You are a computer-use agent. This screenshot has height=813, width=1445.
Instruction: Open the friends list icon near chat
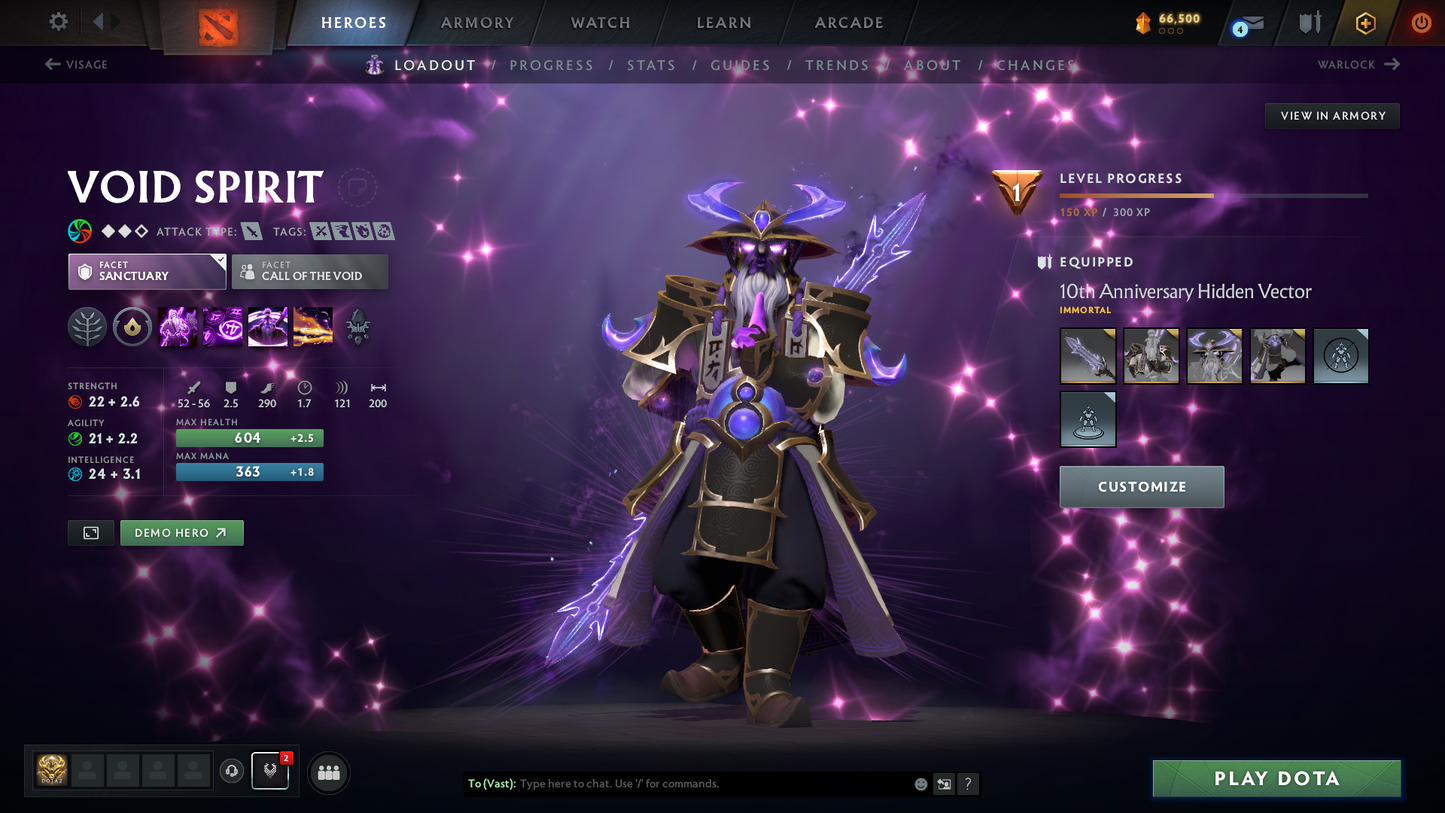point(328,772)
